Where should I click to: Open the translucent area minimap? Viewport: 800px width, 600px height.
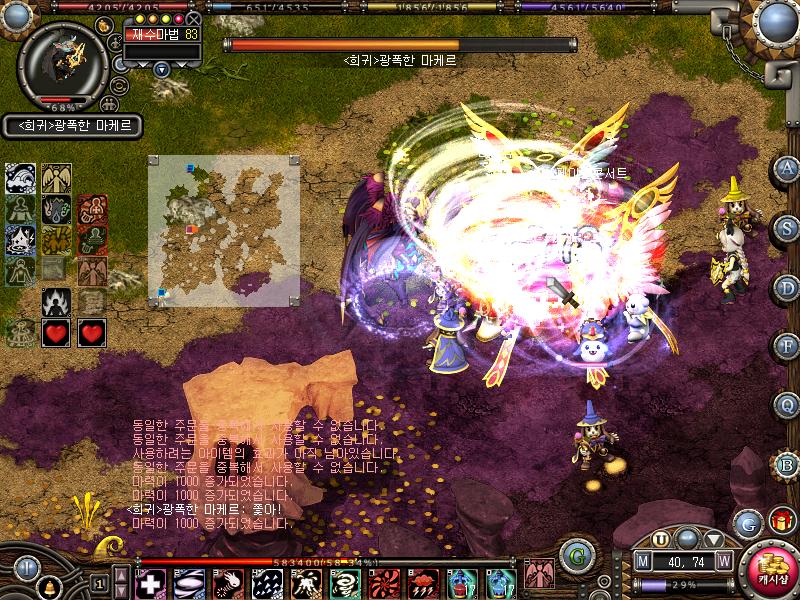[x=224, y=230]
